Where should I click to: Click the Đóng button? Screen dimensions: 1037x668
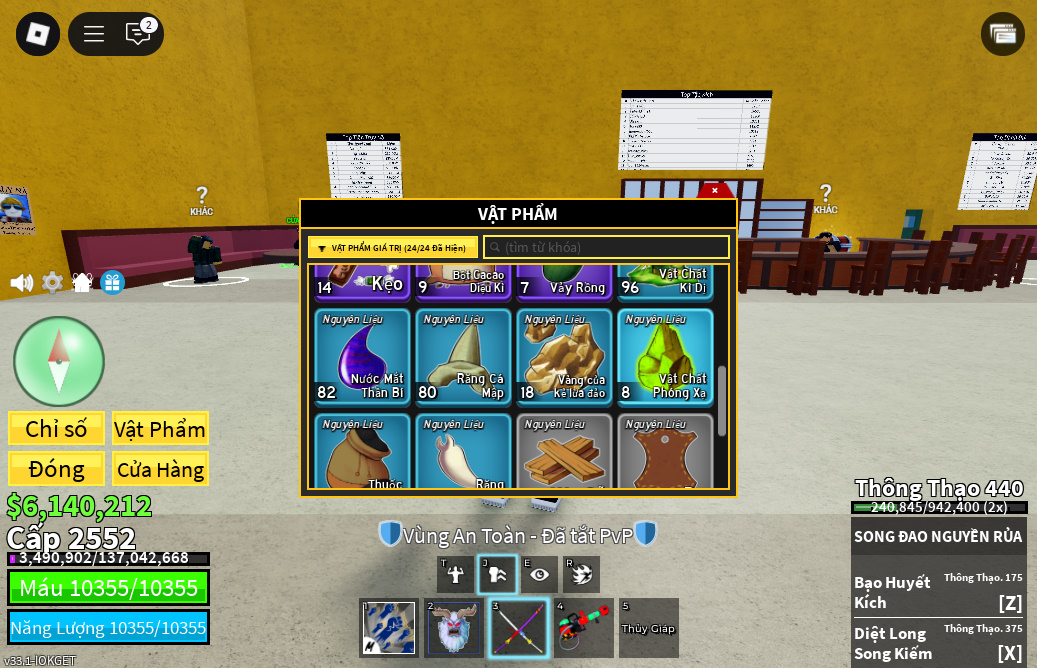point(56,469)
